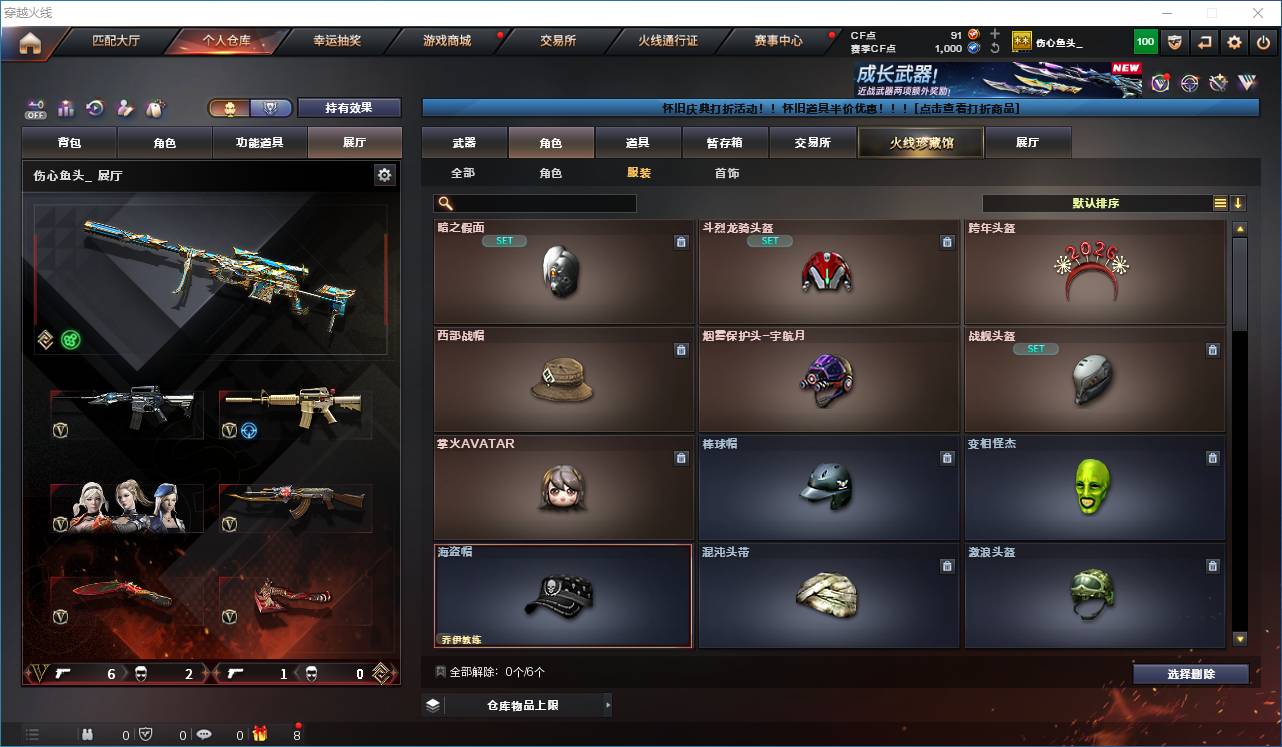Open the 幸运抽奖 menu at the top
This screenshot has width=1282, height=747.
click(336, 41)
